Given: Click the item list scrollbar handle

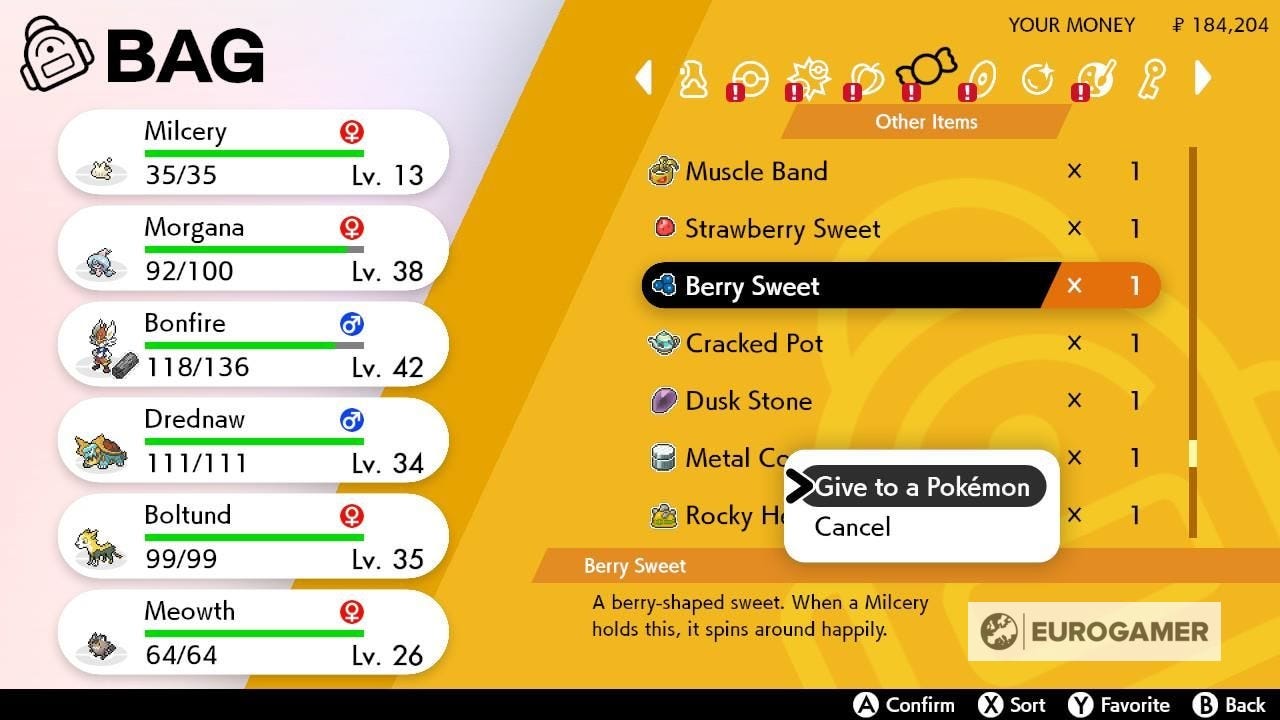Looking at the screenshot, I should coord(1191,457).
